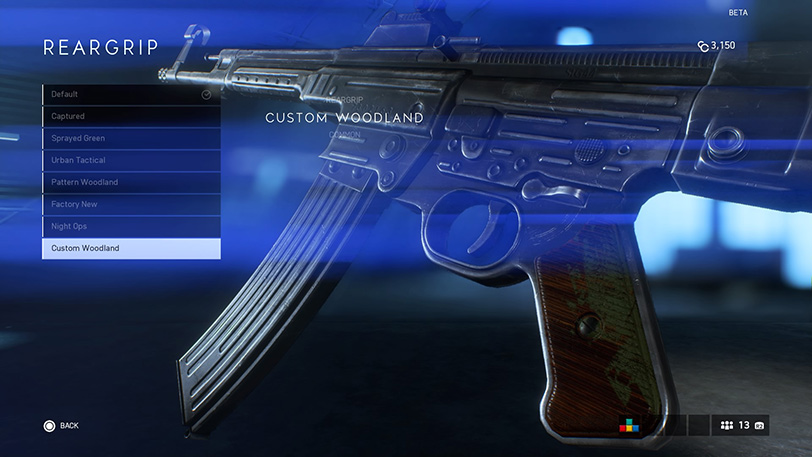This screenshot has height=457, width=812.
Task: Select the Night Ops skin
Action: tap(130, 226)
